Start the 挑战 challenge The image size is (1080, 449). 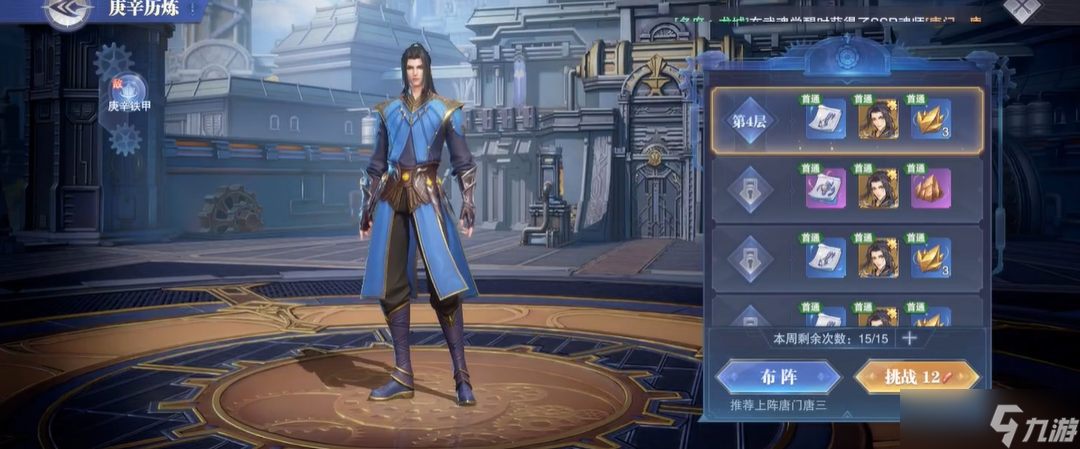click(x=915, y=376)
